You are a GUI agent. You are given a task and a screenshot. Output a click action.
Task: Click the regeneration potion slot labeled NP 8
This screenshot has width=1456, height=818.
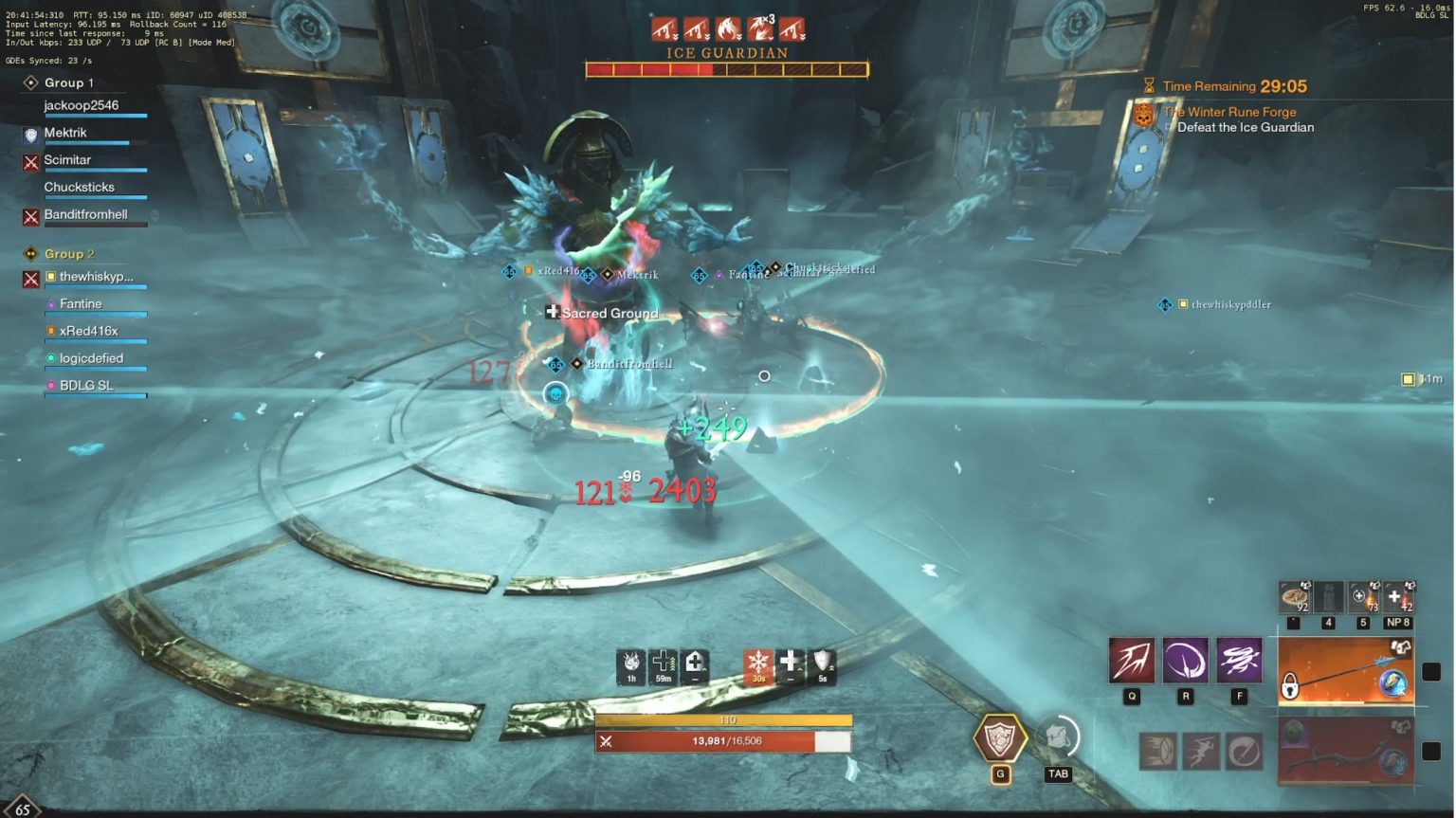tap(1396, 597)
